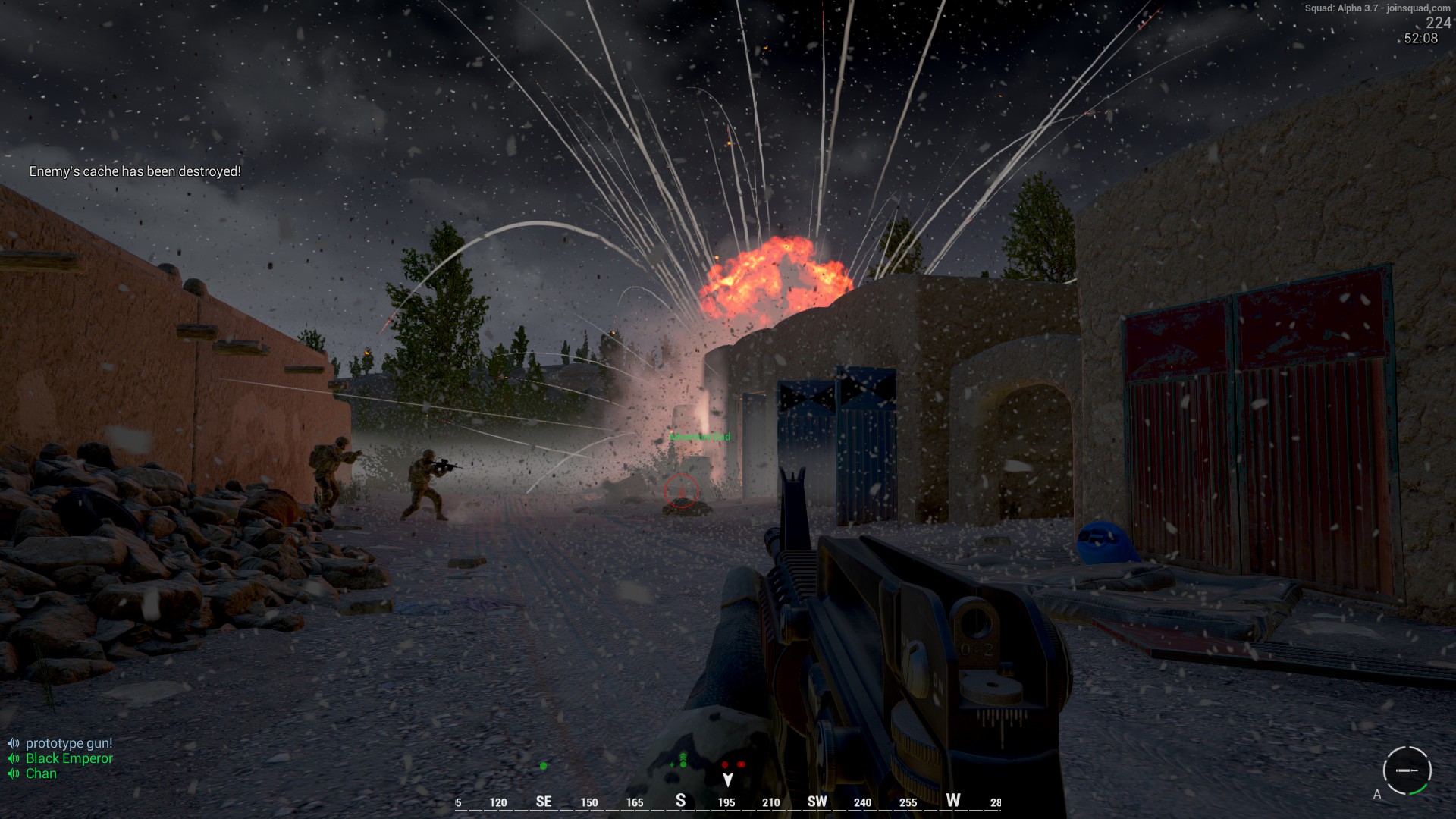The width and height of the screenshot is (1456, 819).
Task: Select prototype gun! in the voice list
Action: [68, 743]
